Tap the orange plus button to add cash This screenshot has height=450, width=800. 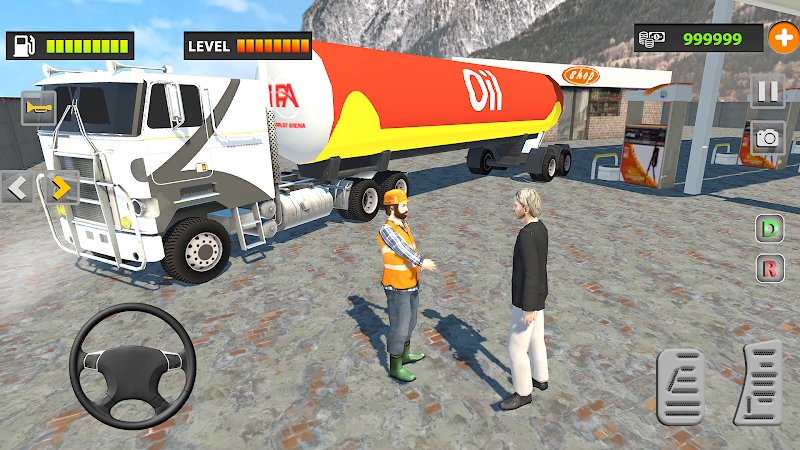pos(781,38)
